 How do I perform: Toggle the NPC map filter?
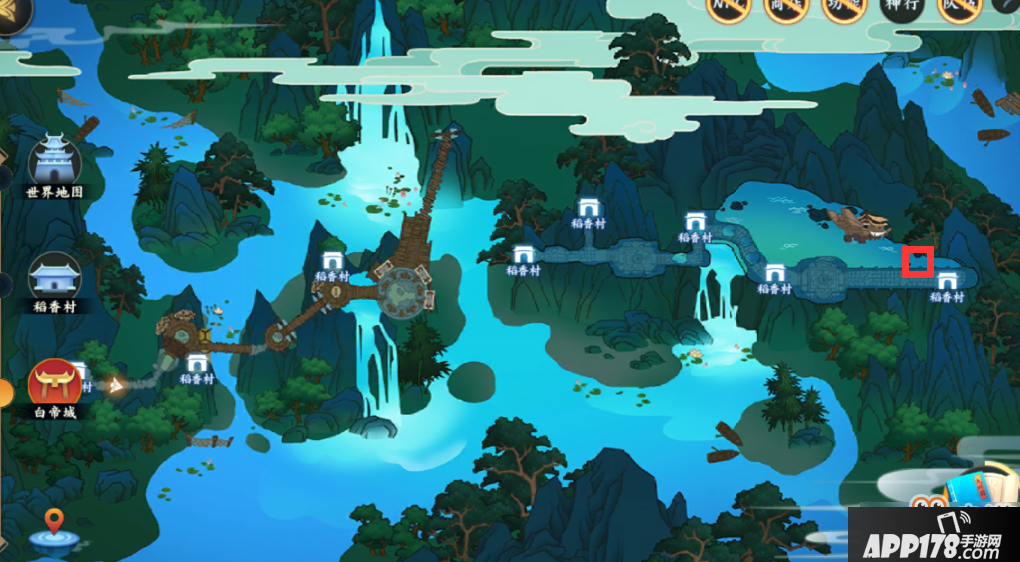pyautogui.click(x=729, y=8)
